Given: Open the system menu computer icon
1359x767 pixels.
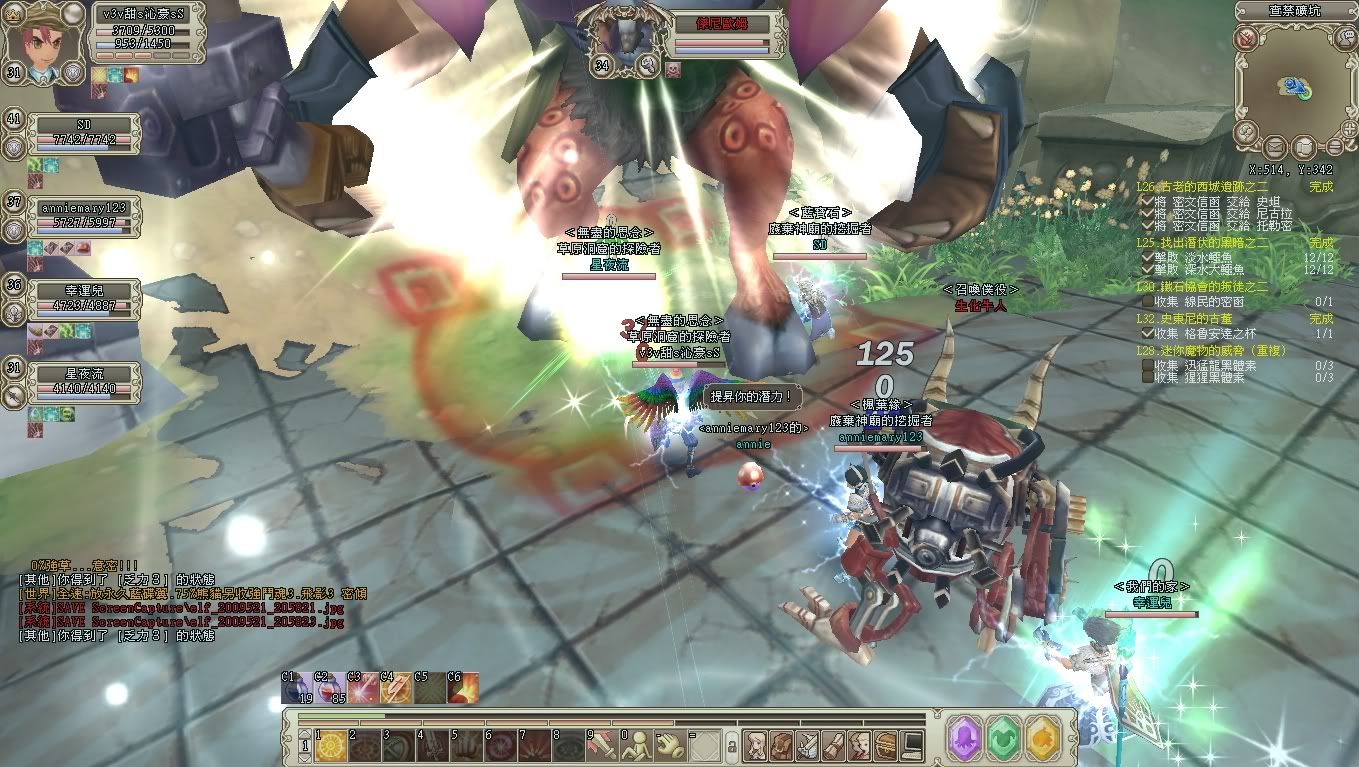Looking at the screenshot, I should pos(912,744).
